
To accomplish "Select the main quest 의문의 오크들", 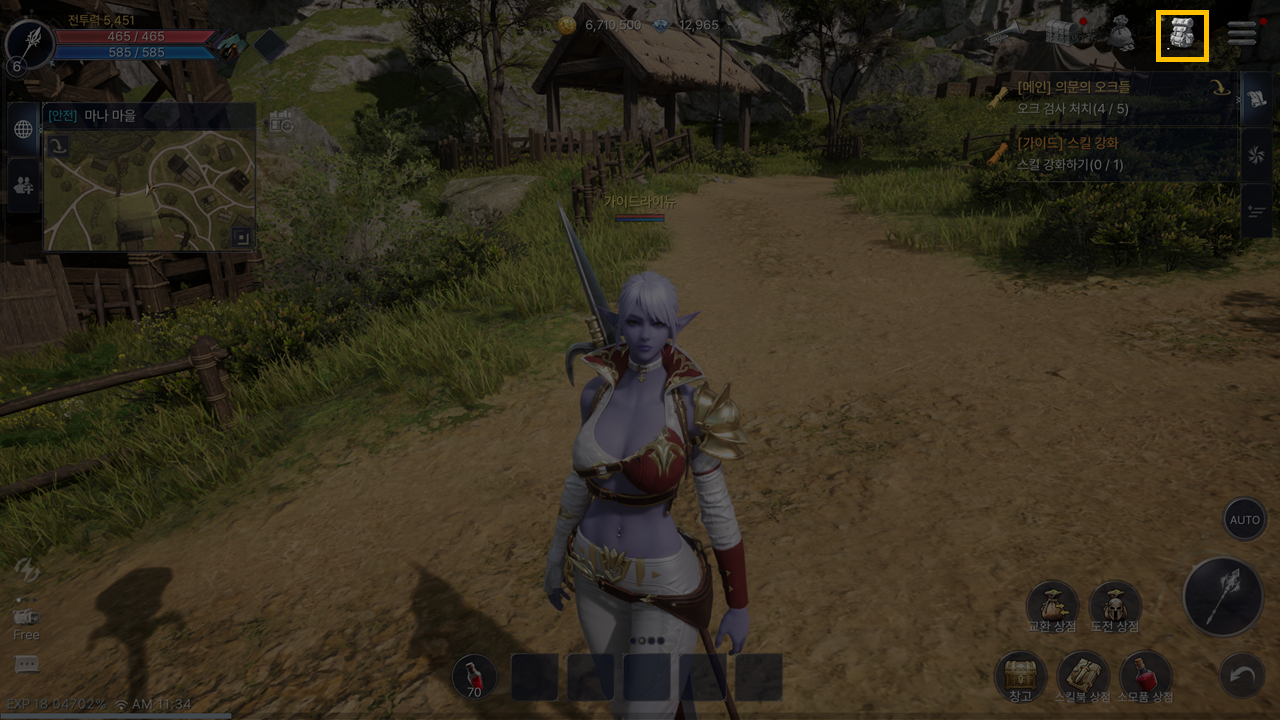I will coord(1110,97).
